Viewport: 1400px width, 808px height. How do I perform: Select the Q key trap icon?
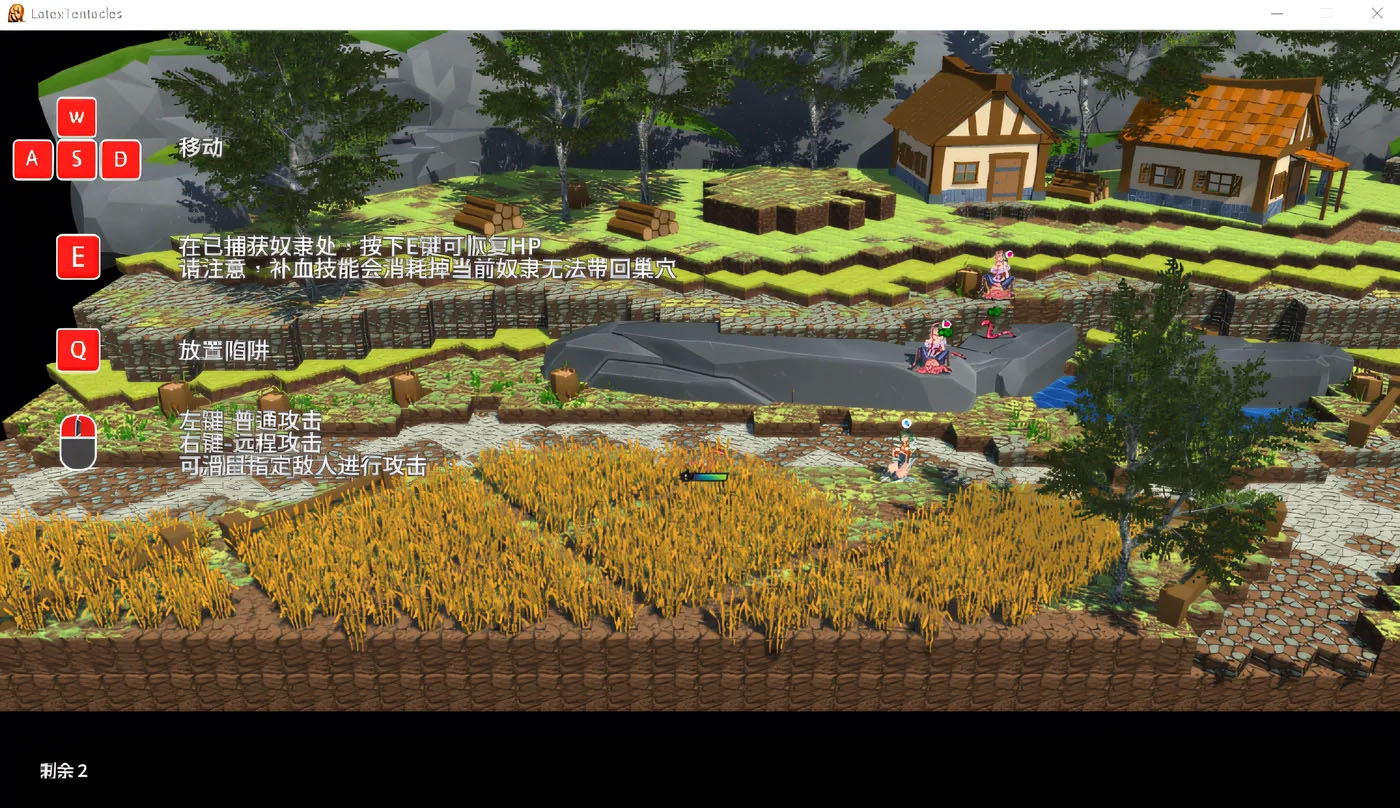tap(78, 350)
